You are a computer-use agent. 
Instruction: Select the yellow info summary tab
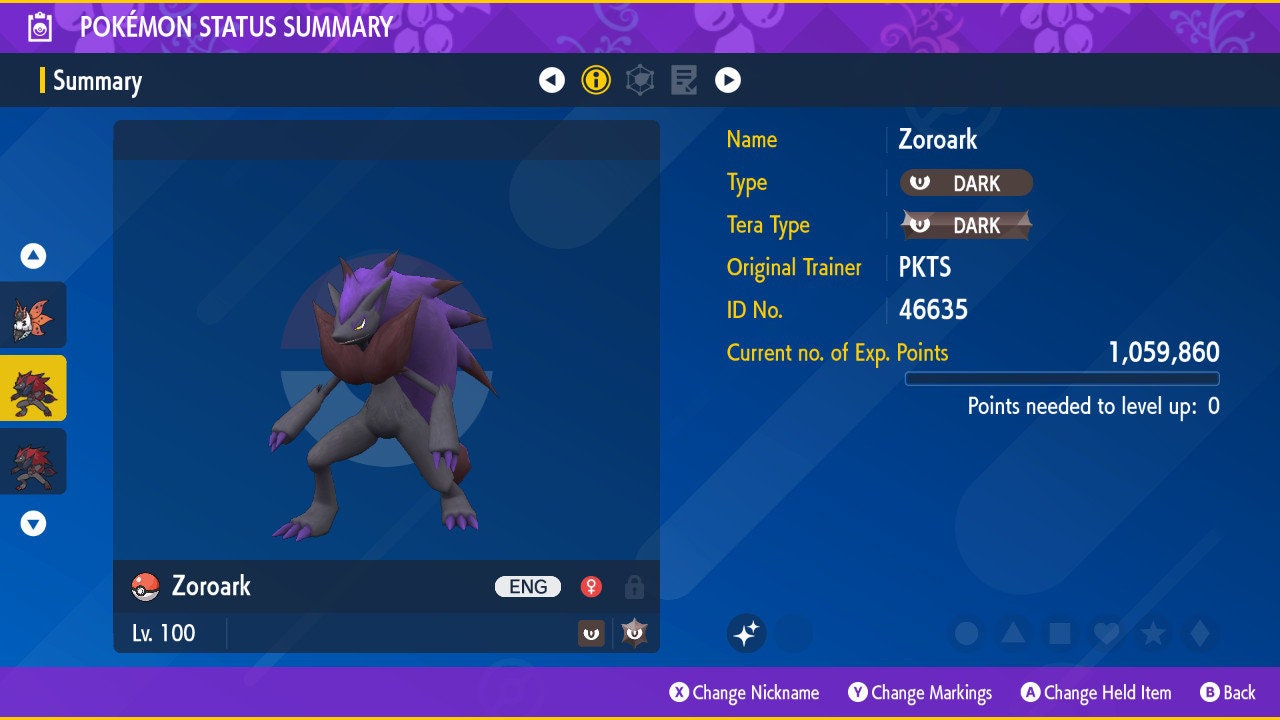(x=596, y=80)
